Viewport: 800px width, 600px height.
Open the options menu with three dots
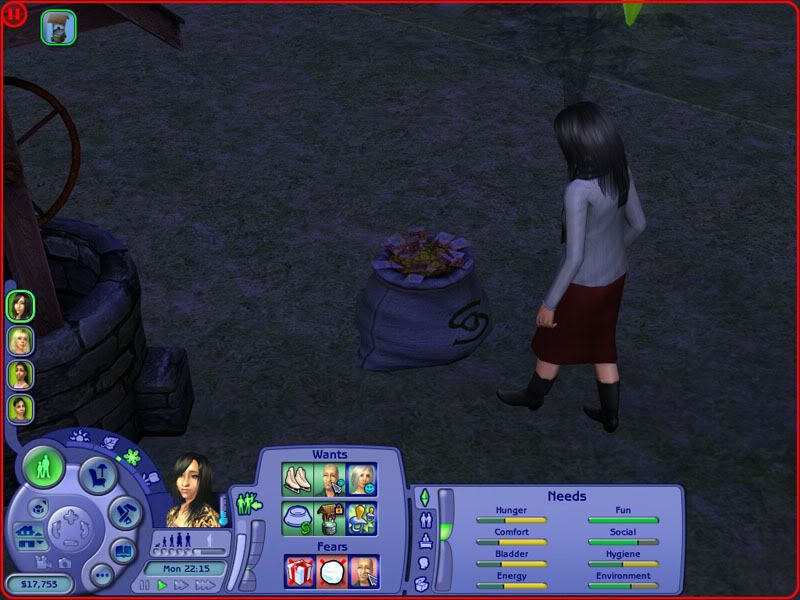coord(100,575)
